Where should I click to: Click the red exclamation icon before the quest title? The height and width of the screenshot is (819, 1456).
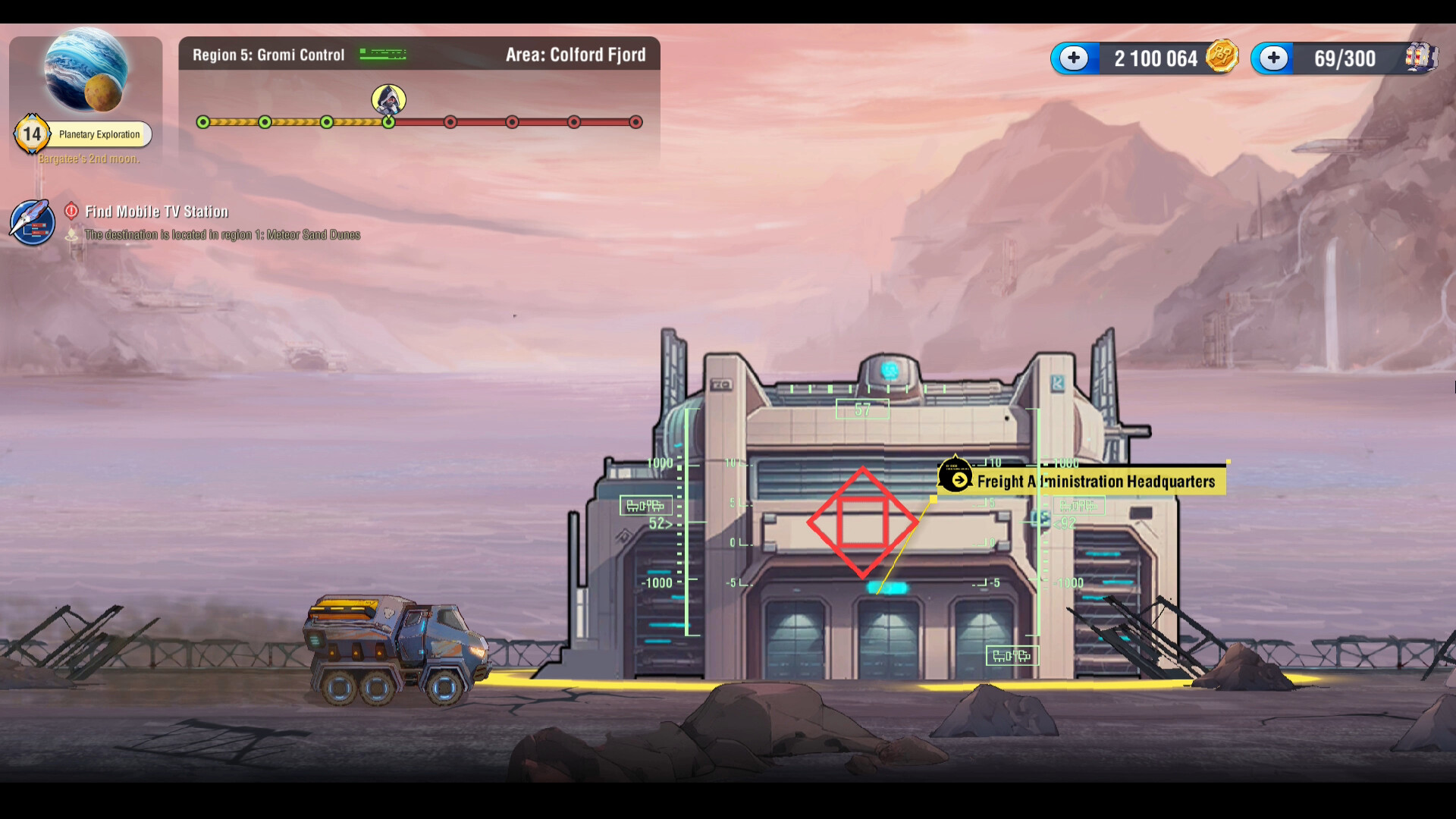[71, 212]
